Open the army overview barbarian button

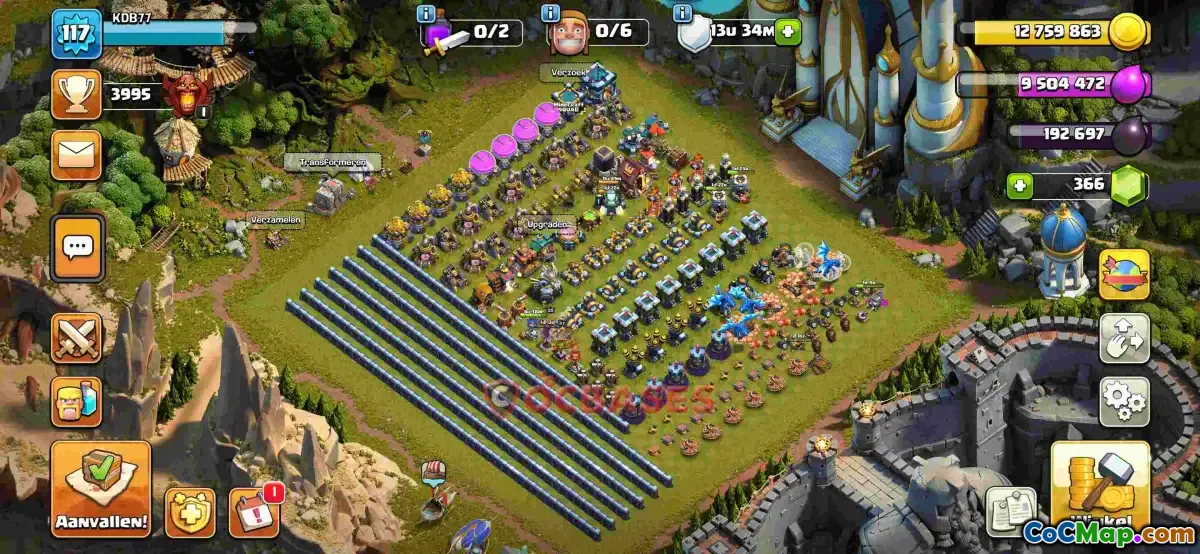[76, 401]
